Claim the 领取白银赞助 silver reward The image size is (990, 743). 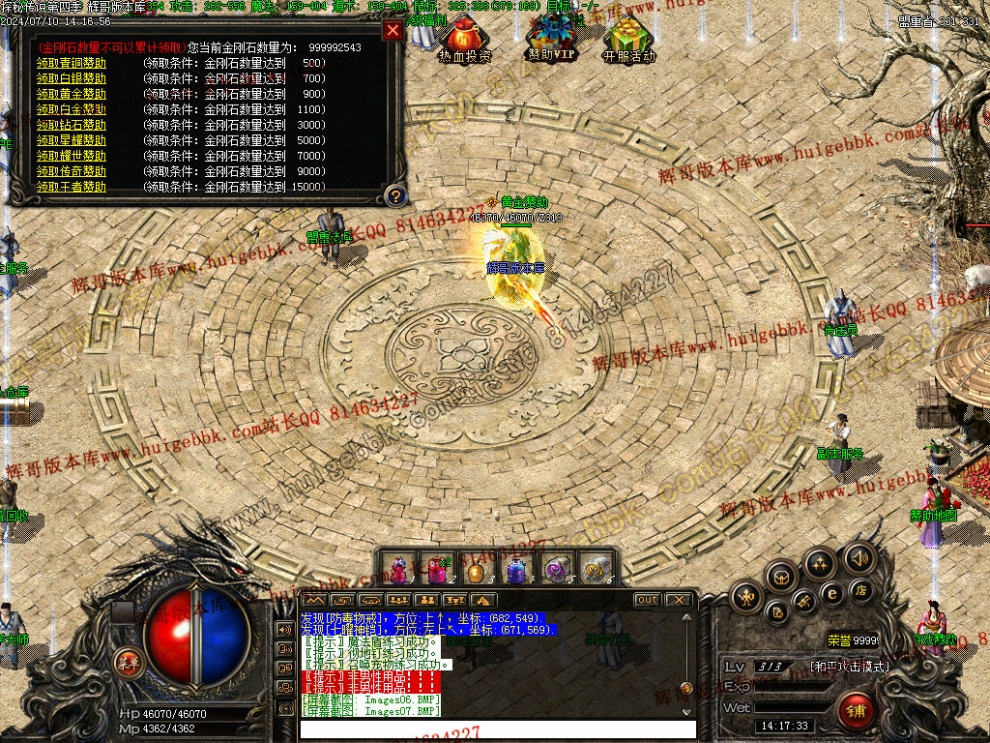pyautogui.click(x=71, y=78)
